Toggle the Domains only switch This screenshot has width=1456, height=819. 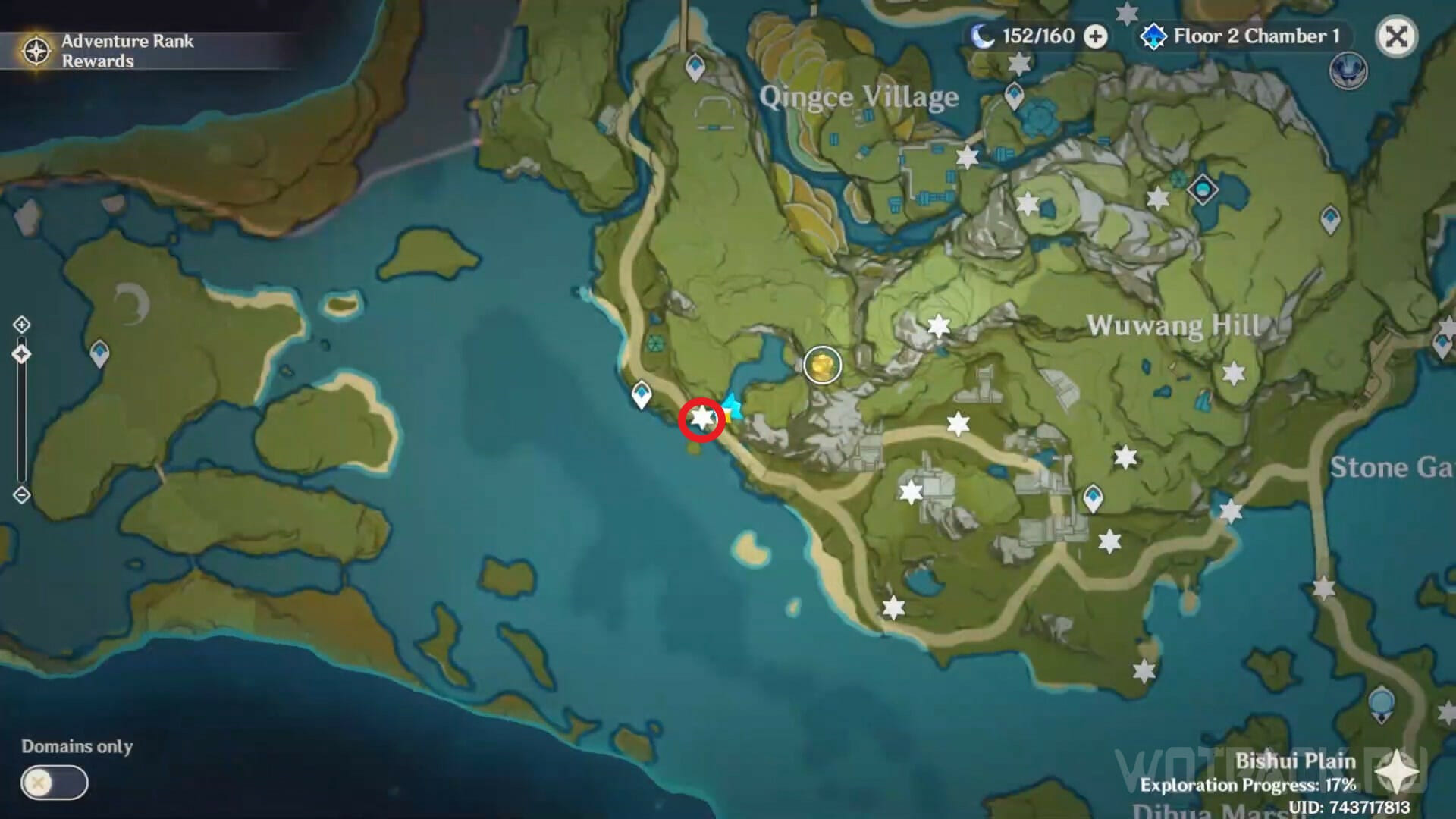(55, 783)
